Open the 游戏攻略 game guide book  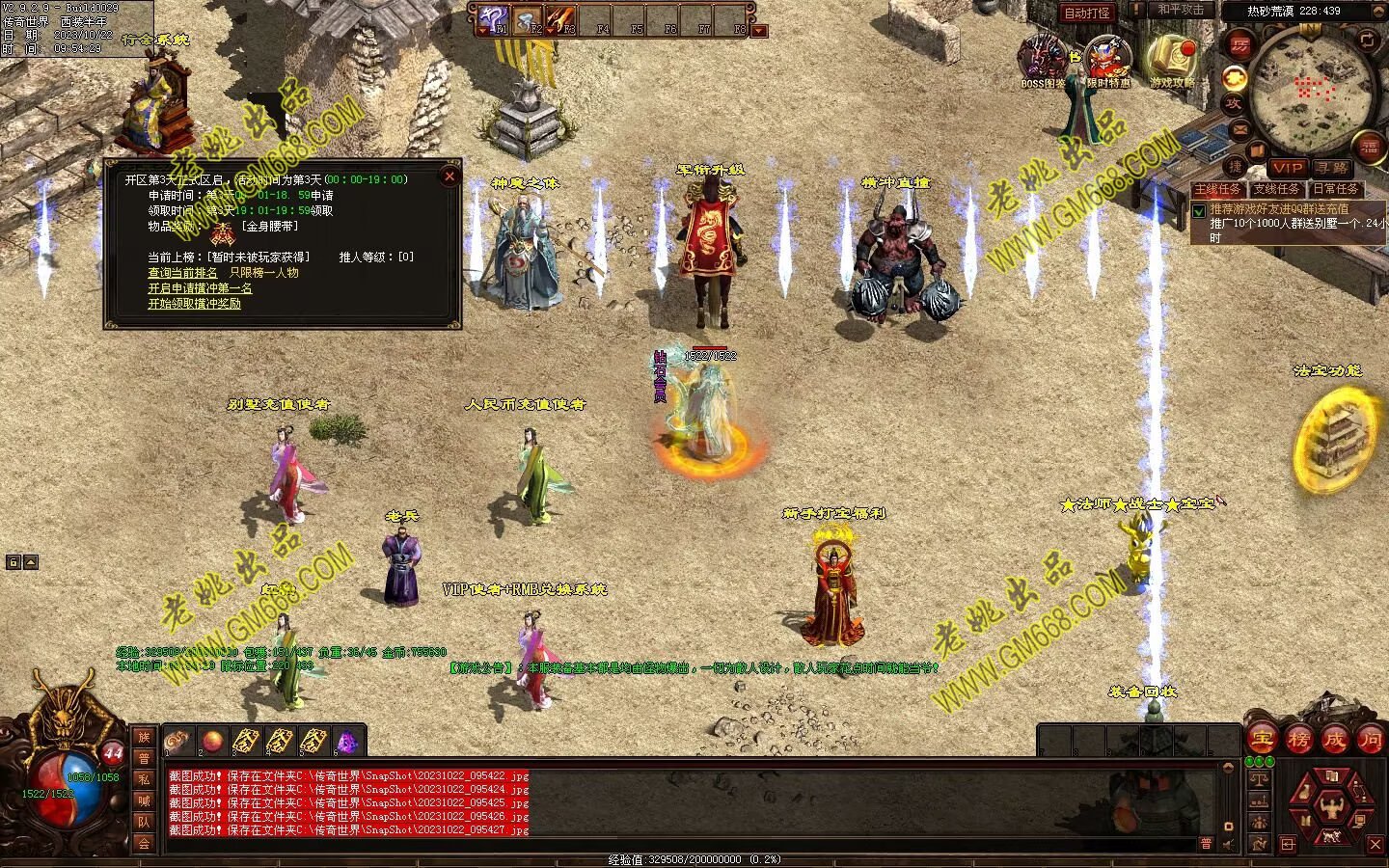click(1171, 60)
